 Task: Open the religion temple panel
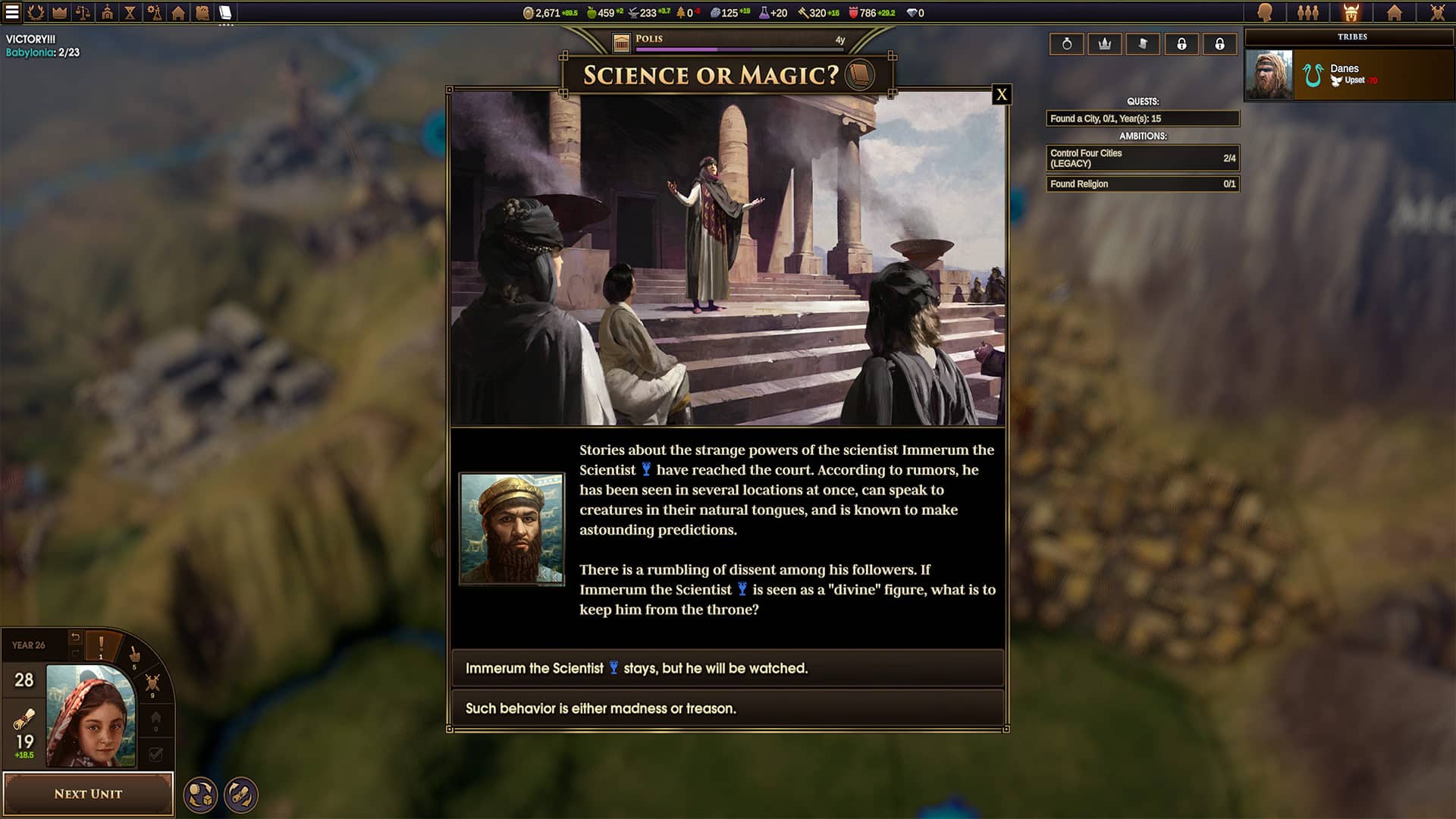108,11
